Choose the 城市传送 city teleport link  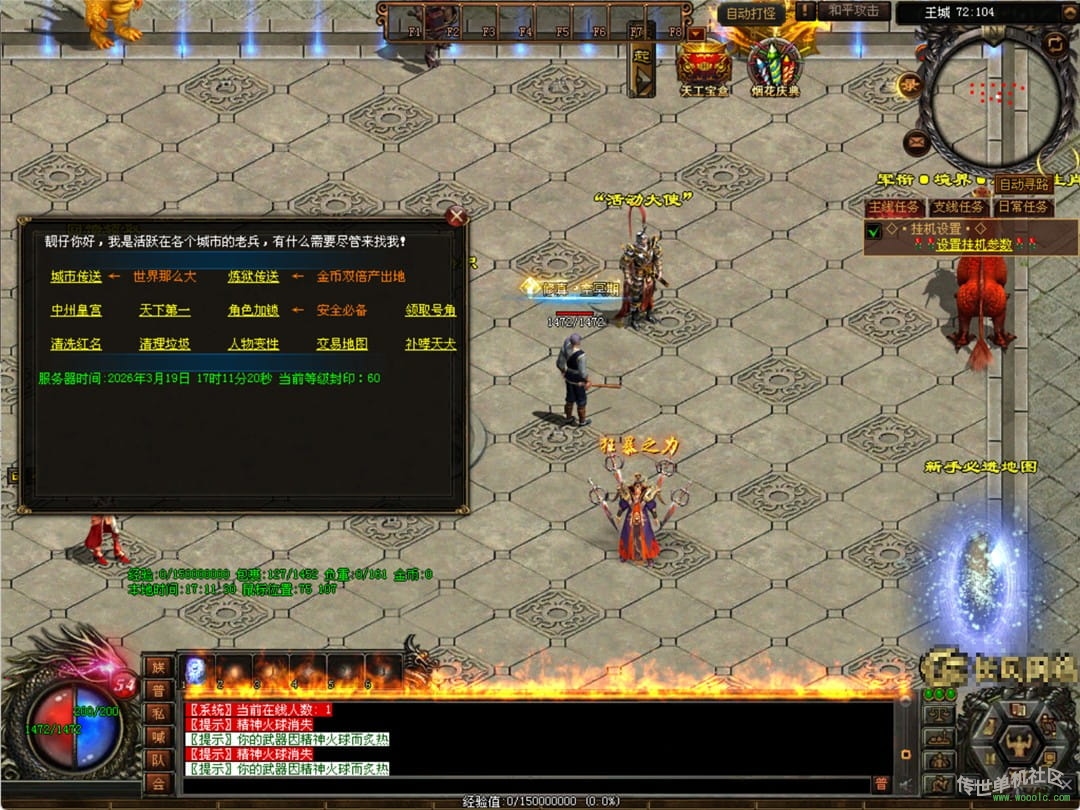76,276
